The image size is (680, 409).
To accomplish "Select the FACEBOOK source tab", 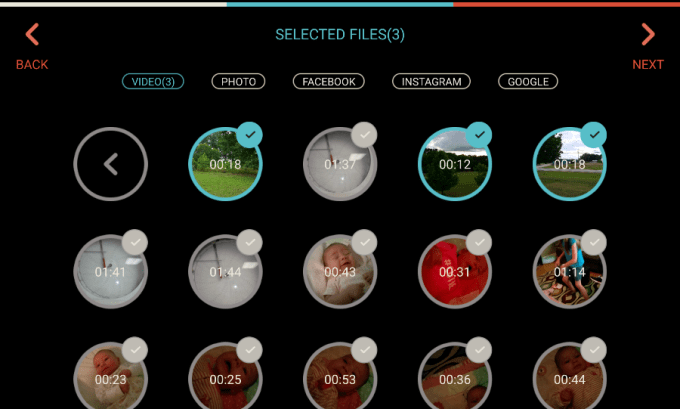I will 328,81.
